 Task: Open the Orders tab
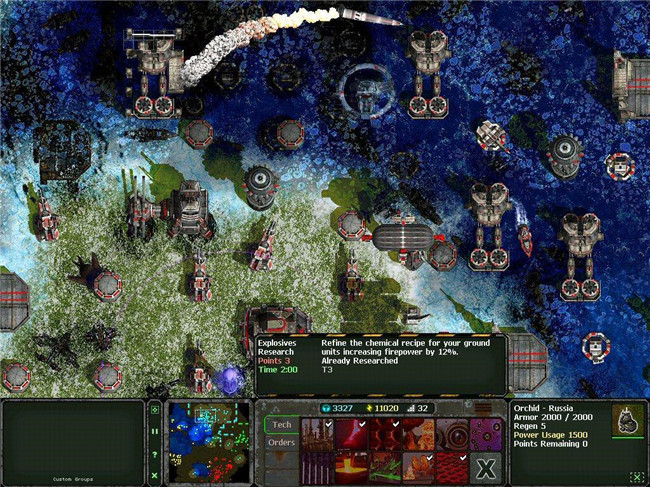[282, 443]
